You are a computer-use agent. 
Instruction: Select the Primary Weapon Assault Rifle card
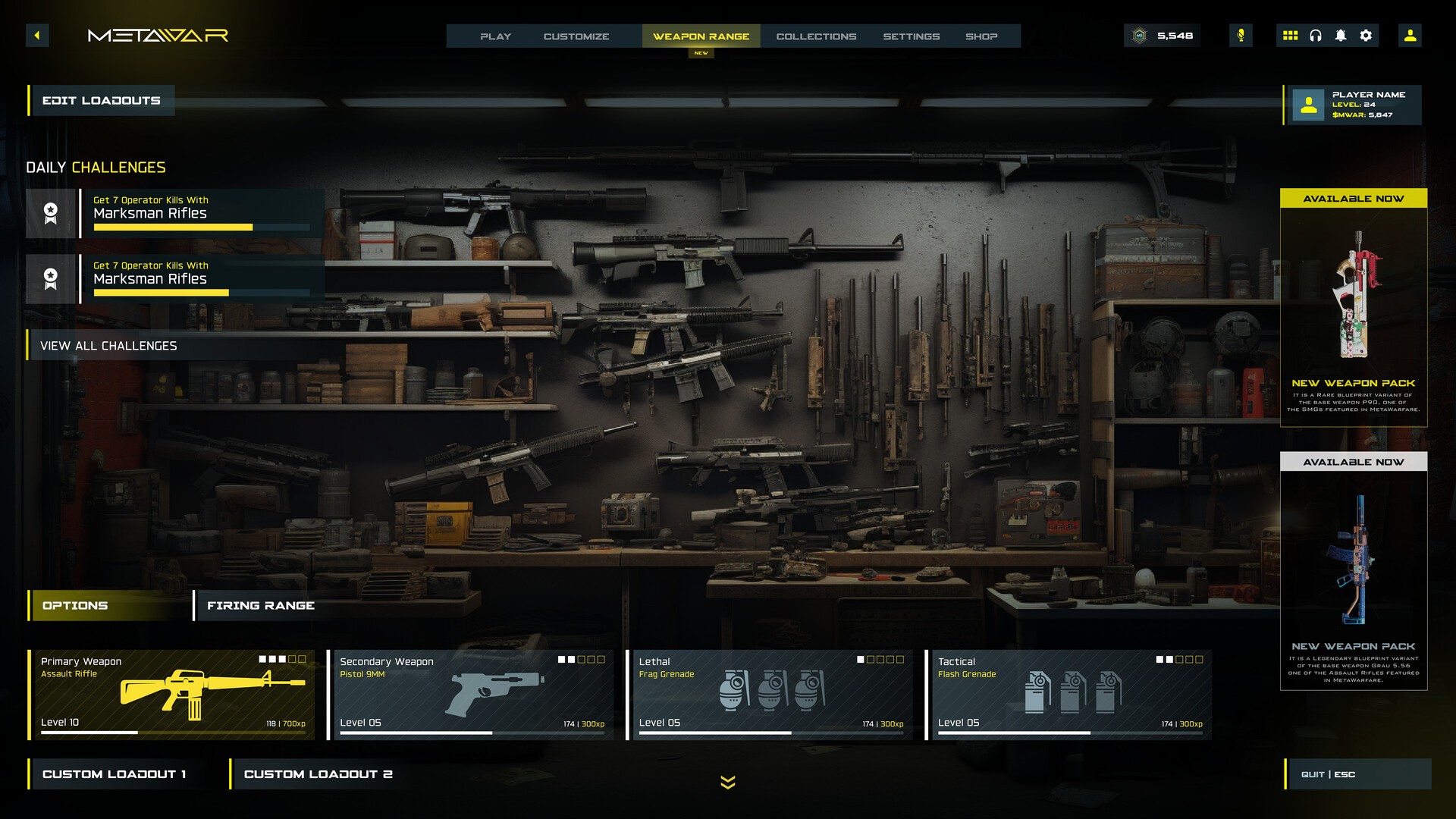click(171, 694)
